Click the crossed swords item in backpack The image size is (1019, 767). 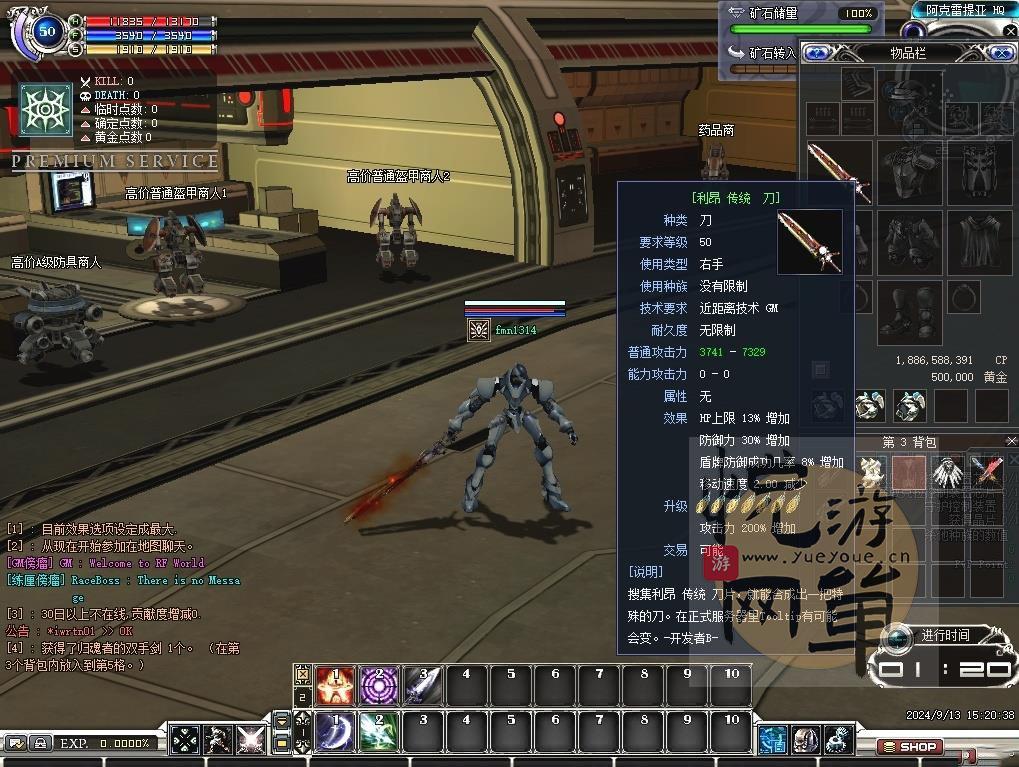[986, 472]
